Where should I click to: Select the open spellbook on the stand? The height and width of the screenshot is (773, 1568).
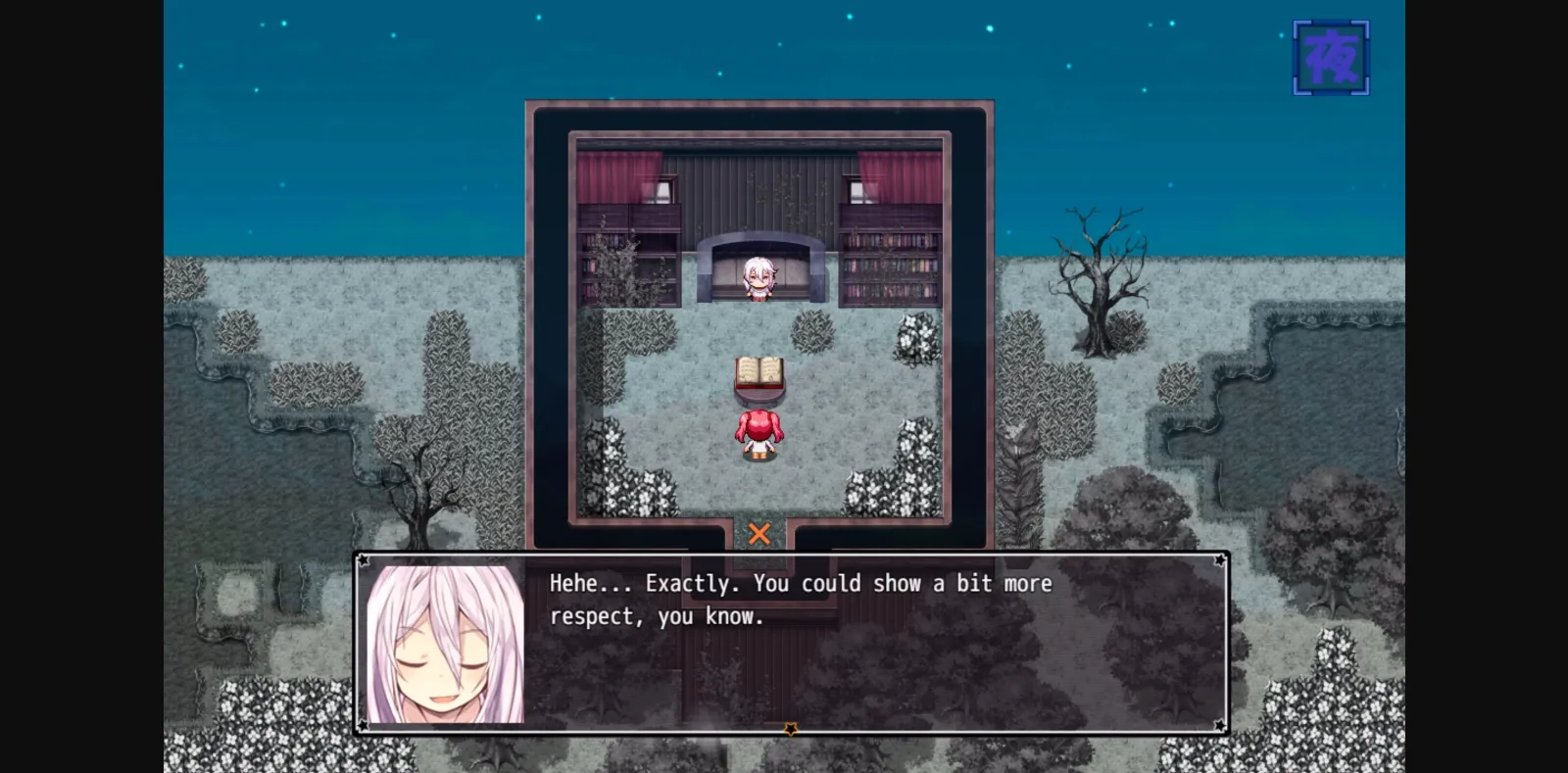click(759, 372)
